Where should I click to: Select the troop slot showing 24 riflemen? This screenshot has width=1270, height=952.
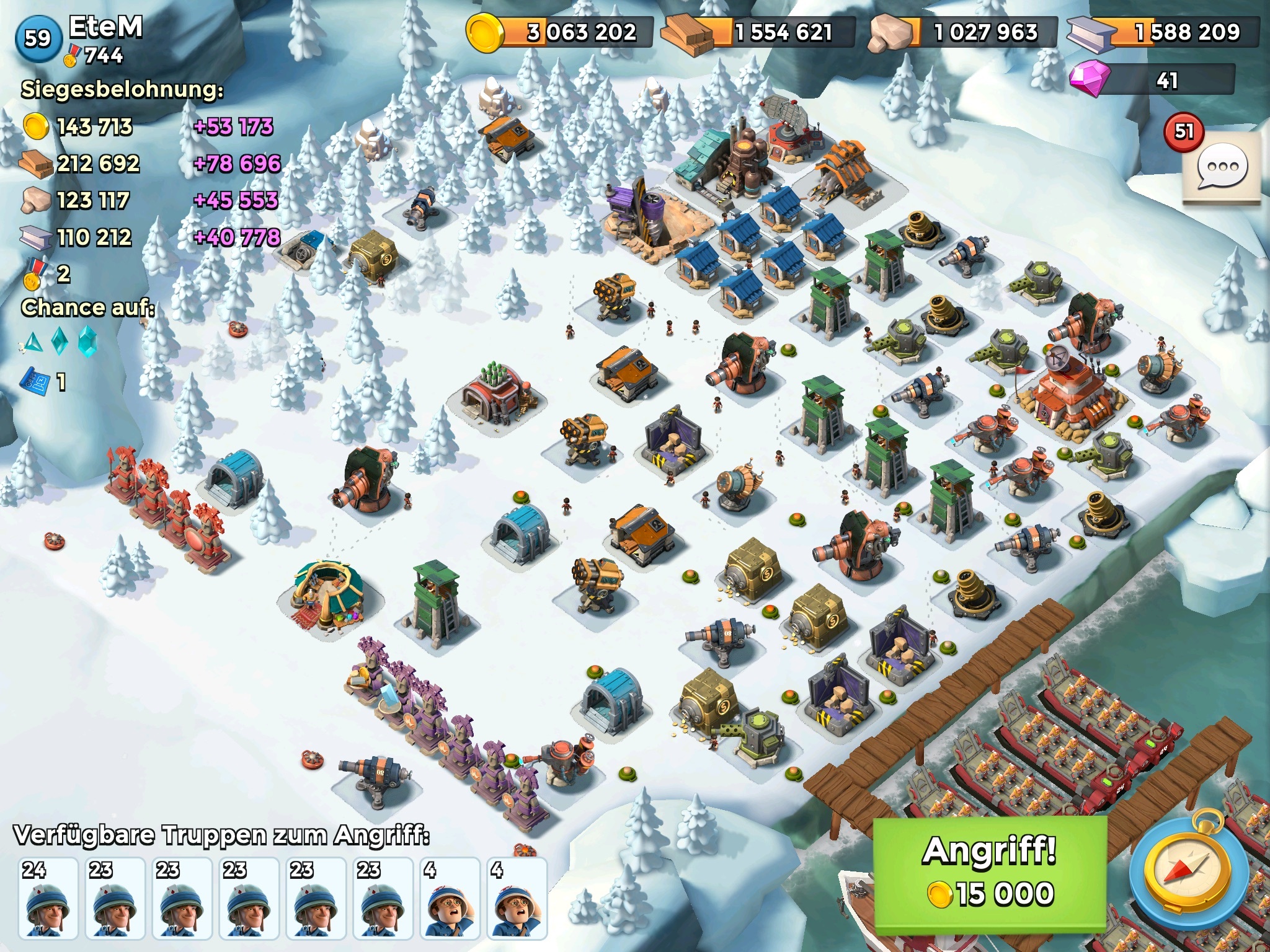(x=48, y=897)
